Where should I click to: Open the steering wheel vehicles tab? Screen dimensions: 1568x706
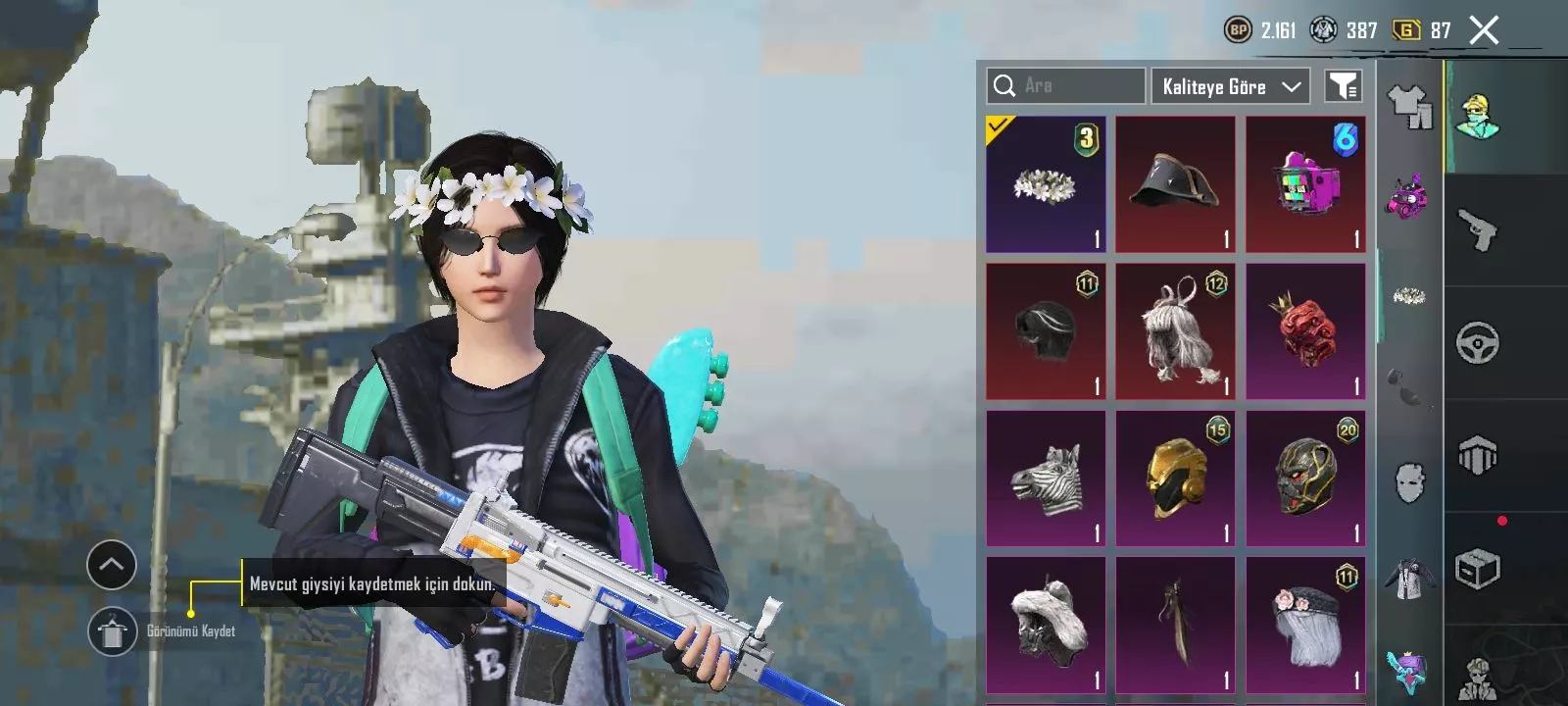click(x=1478, y=343)
